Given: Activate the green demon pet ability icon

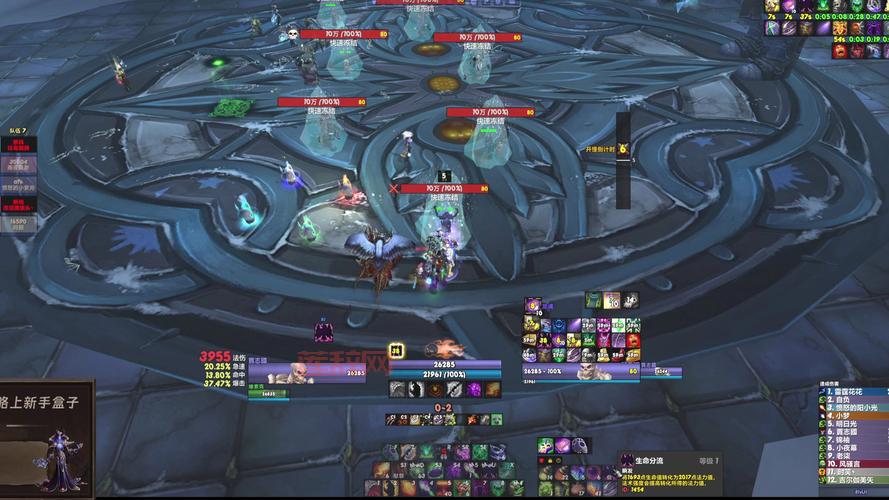Looking at the screenshot, I should [545, 445].
